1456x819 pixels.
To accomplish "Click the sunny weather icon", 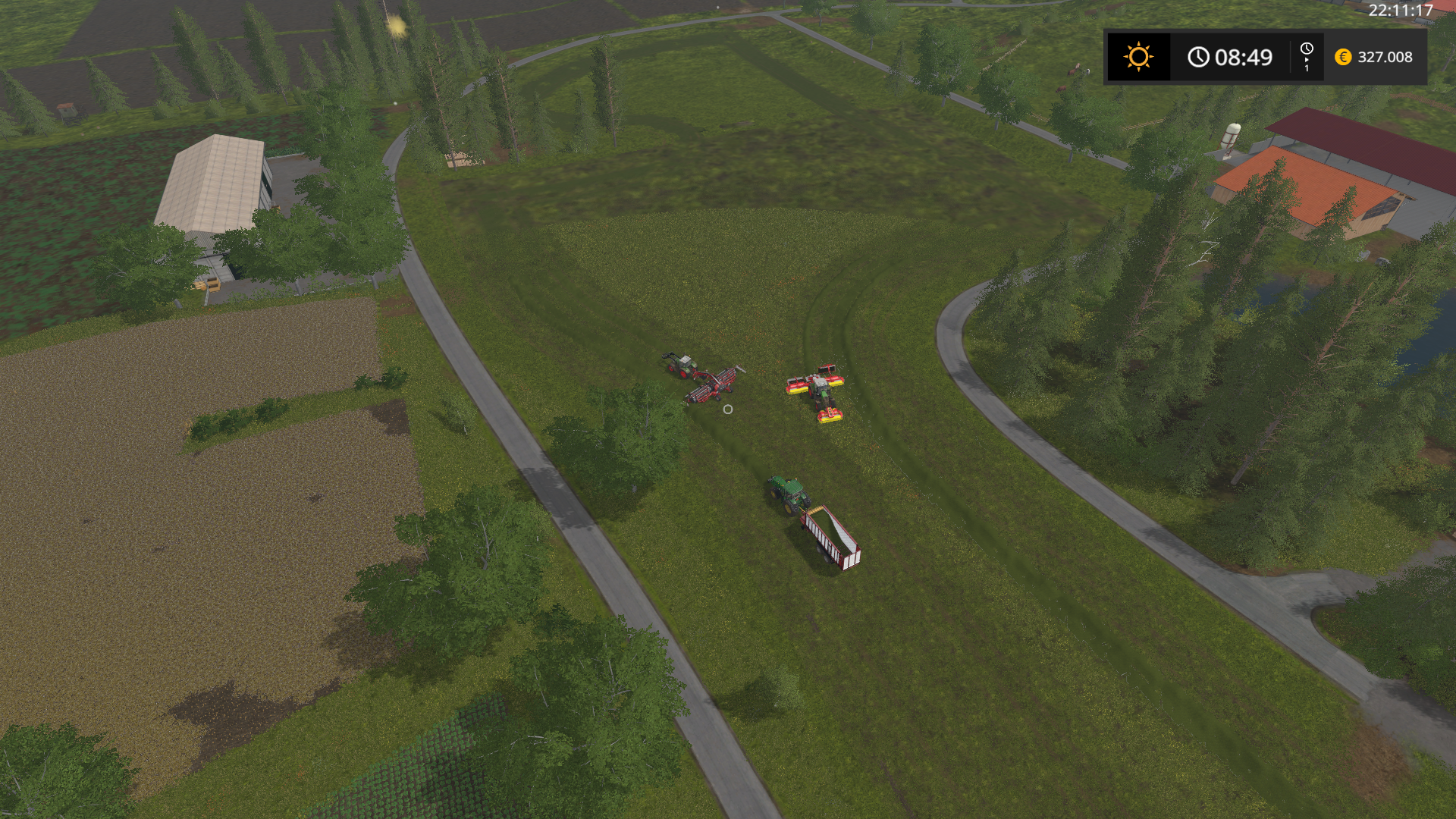I will (1138, 57).
